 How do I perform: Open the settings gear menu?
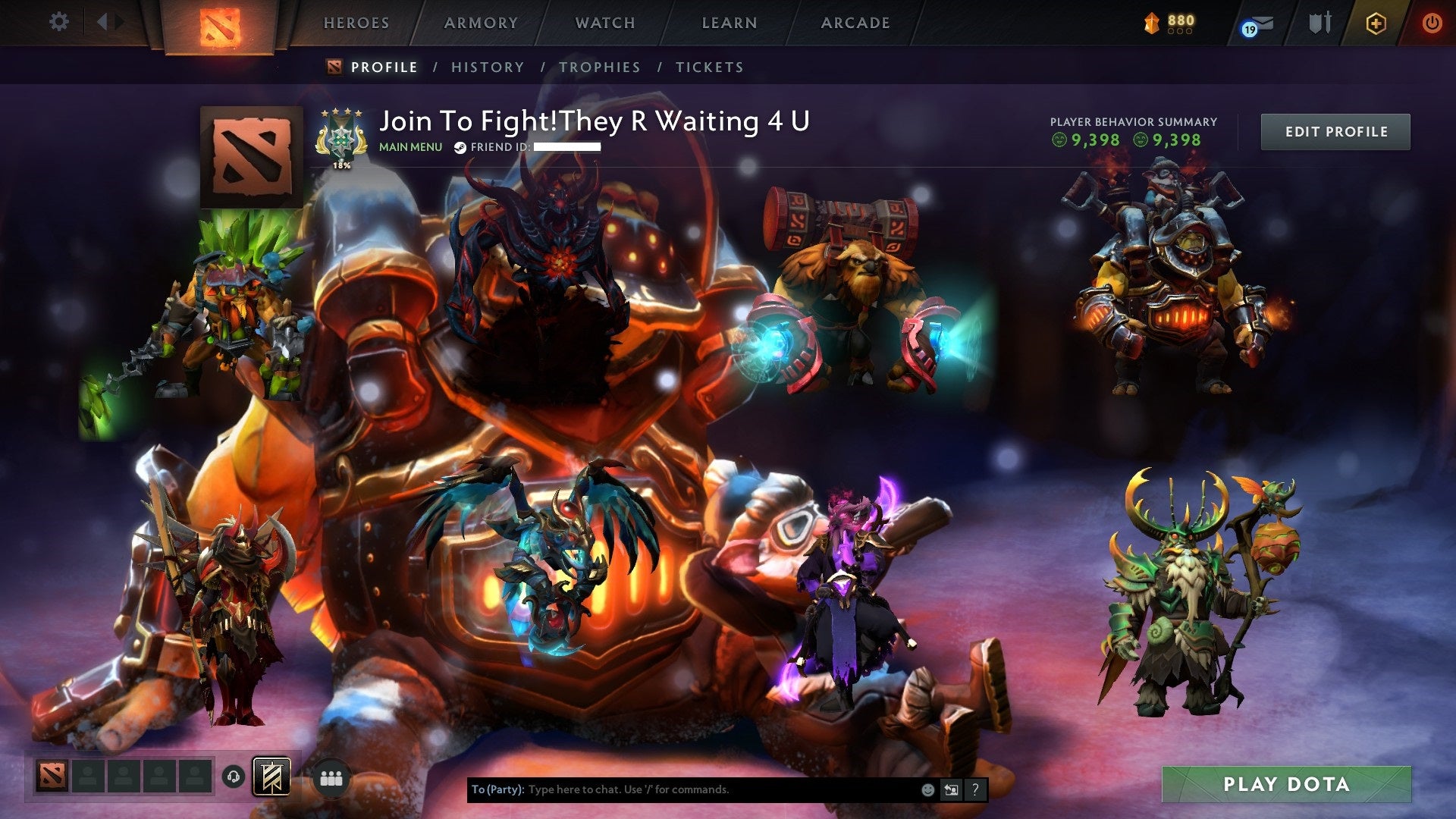click(58, 22)
